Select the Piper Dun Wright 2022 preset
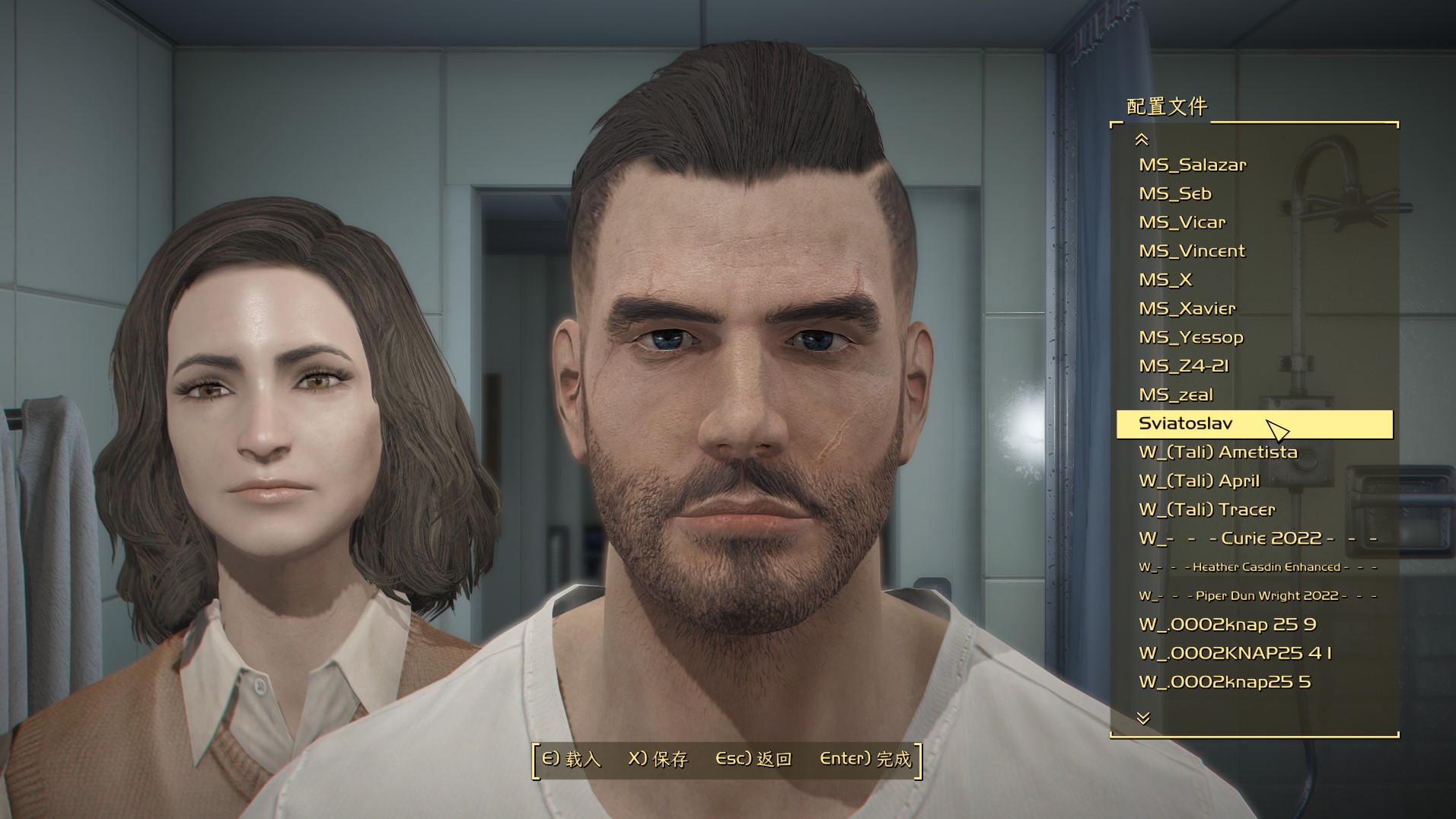The width and height of the screenshot is (1456, 819). (1257, 596)
